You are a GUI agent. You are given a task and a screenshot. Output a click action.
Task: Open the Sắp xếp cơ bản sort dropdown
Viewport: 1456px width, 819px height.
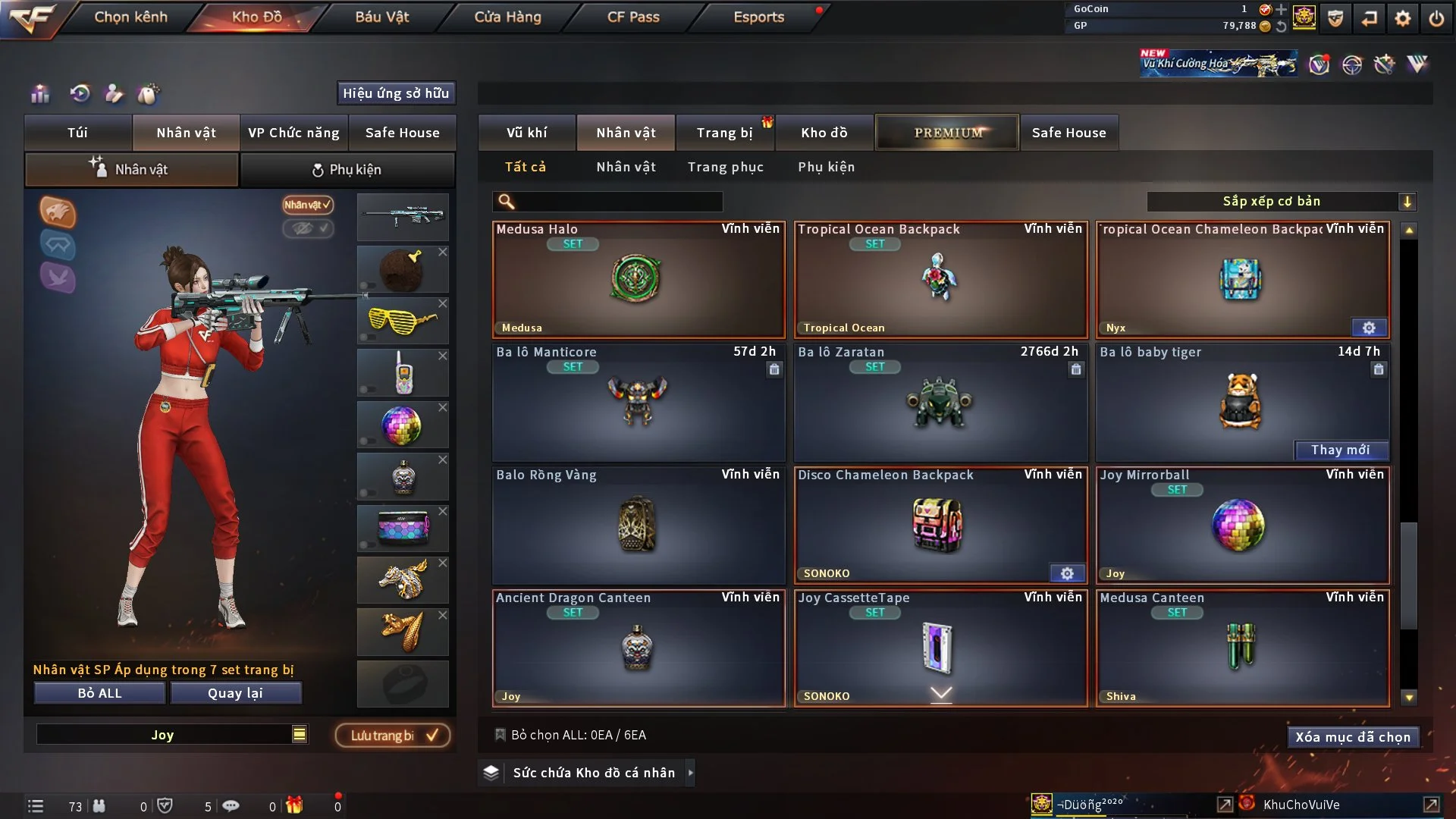click(x=1281, y=202)
